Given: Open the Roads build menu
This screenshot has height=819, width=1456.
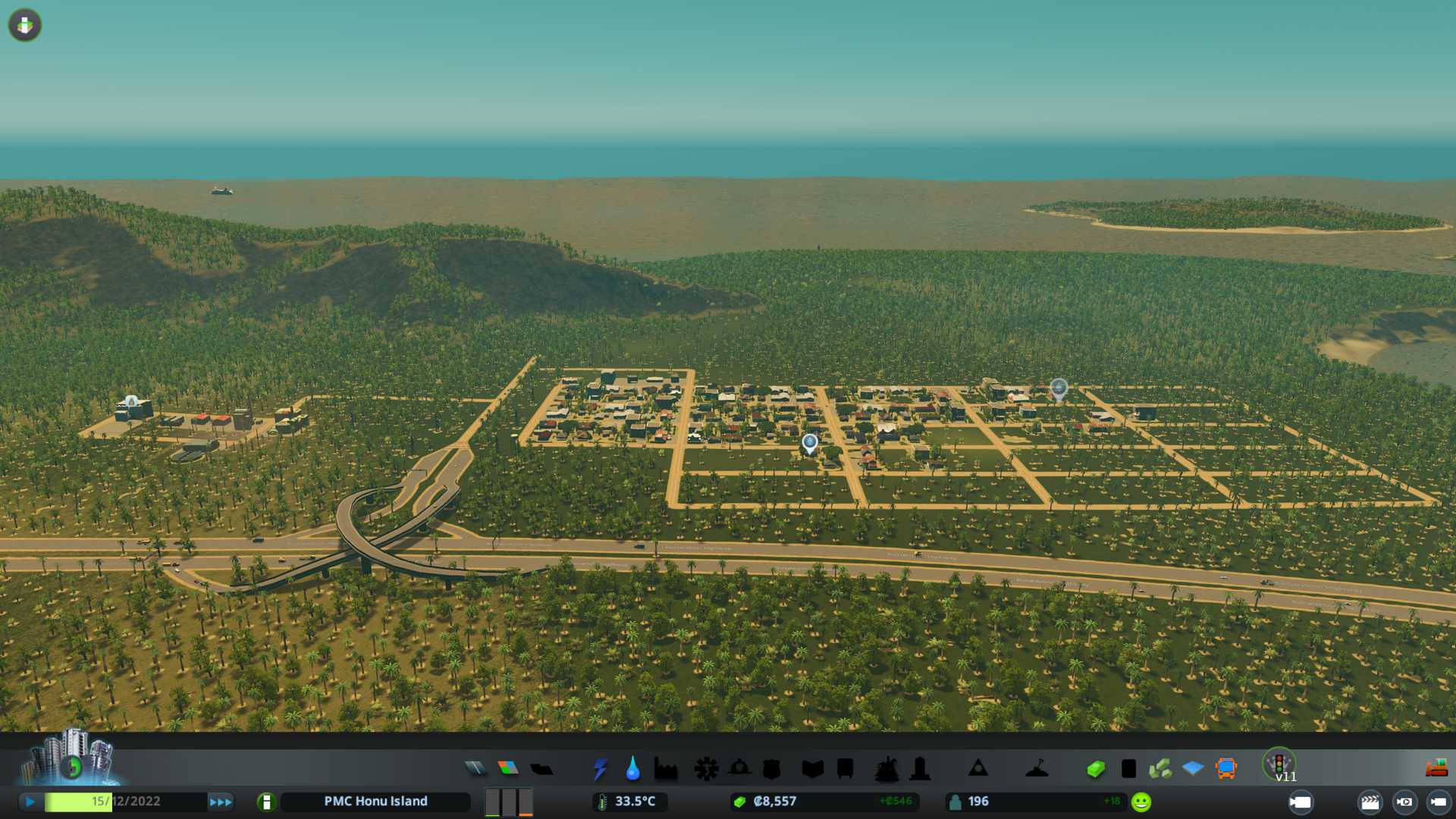Looking at the screenshot, I should pyautogui.click(x=475, y=769).
